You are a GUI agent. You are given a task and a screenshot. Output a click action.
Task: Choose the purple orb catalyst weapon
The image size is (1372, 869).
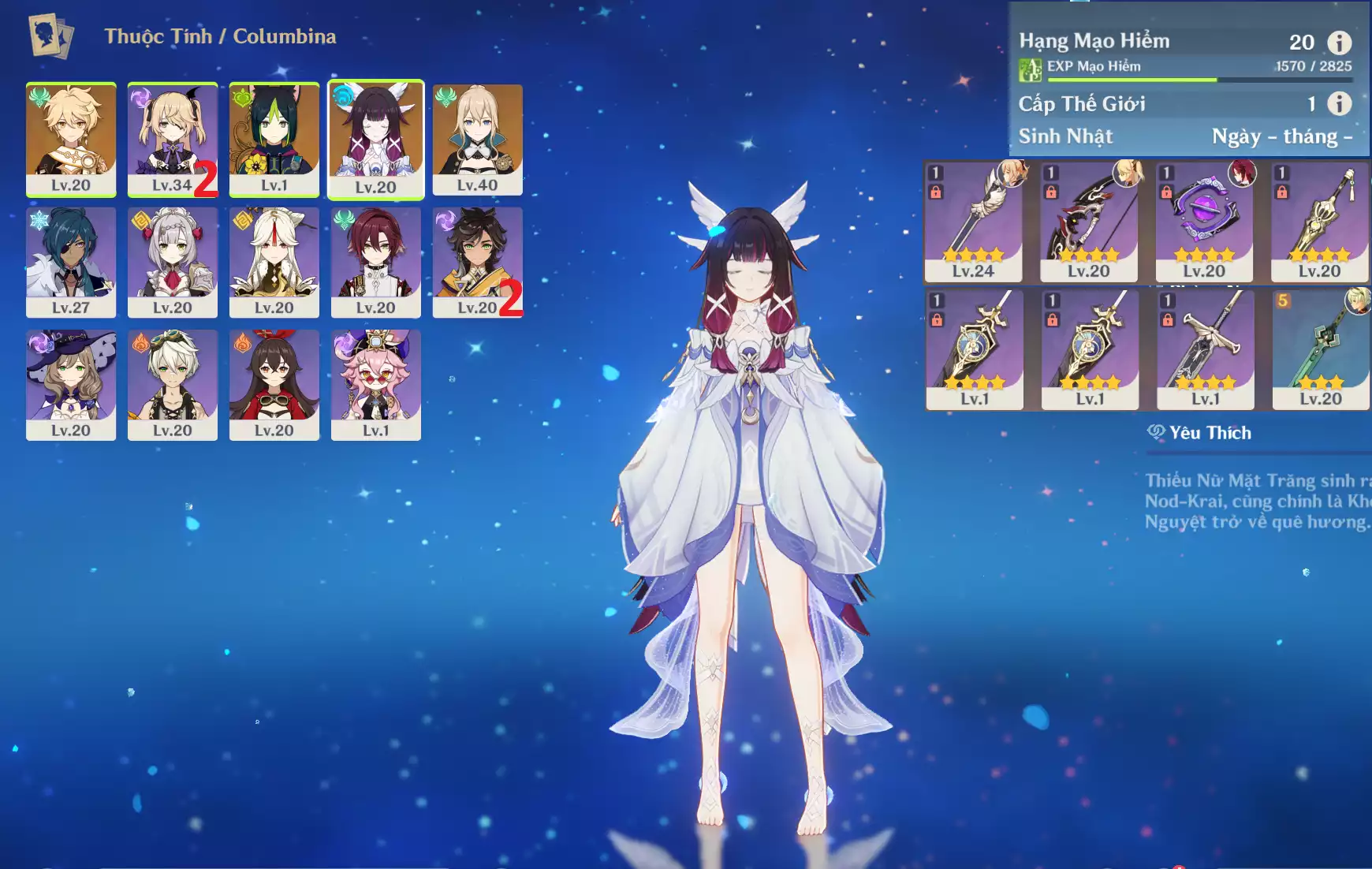pyautogui.click(x=1204, y=221)
